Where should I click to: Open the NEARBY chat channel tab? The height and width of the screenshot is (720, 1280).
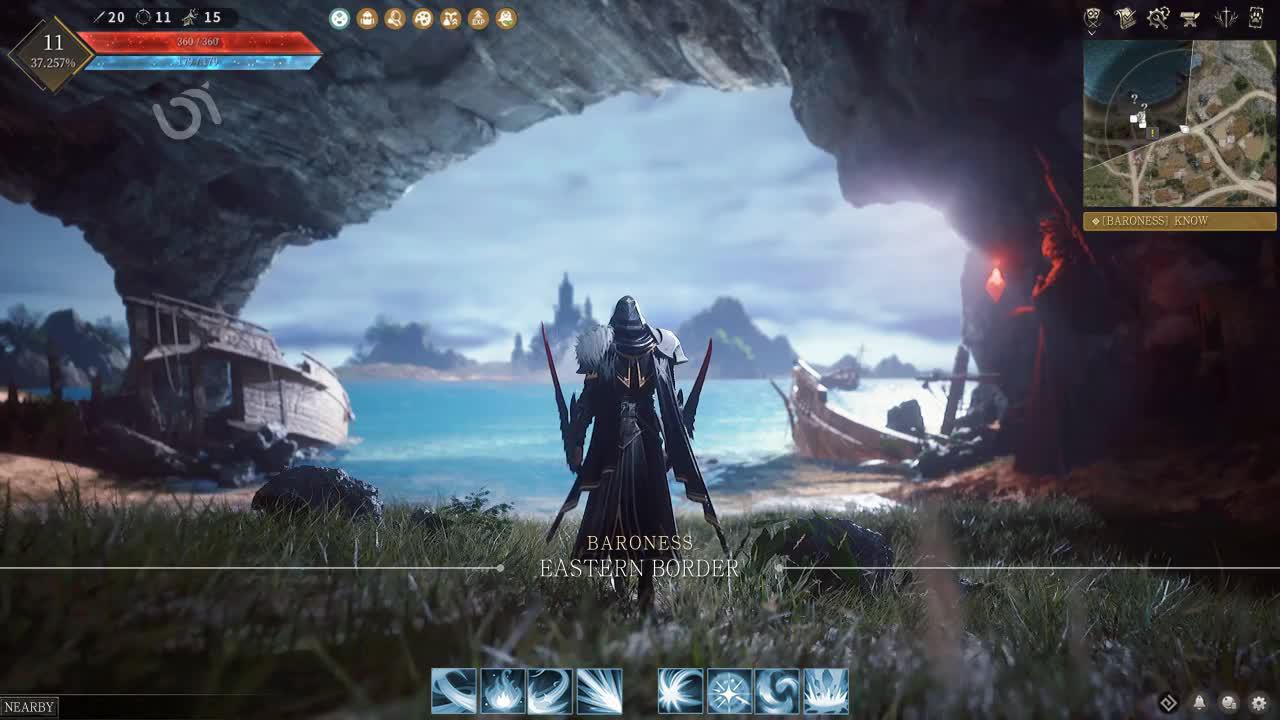pos(29,707)
